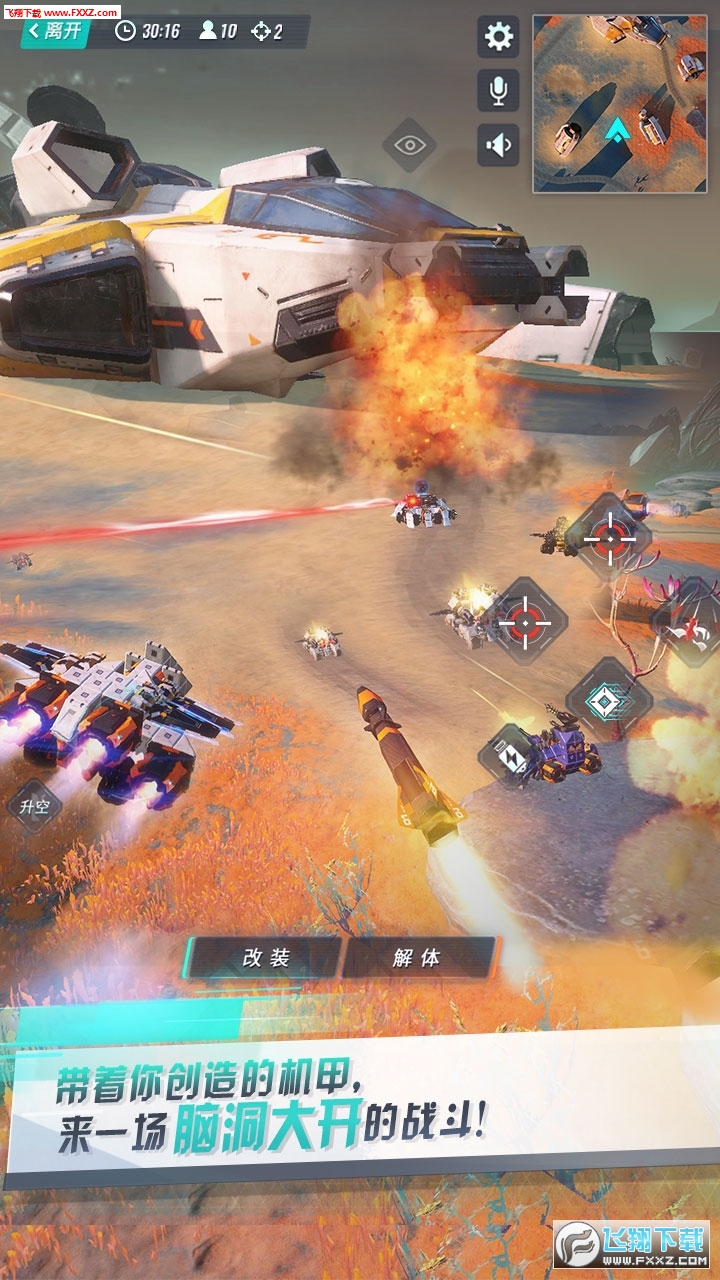The width and height of the screenshot is (720, 1280).
Task: Activate the 升空 takeoff button
Action: pyautogui.click(x=35, y=805)
